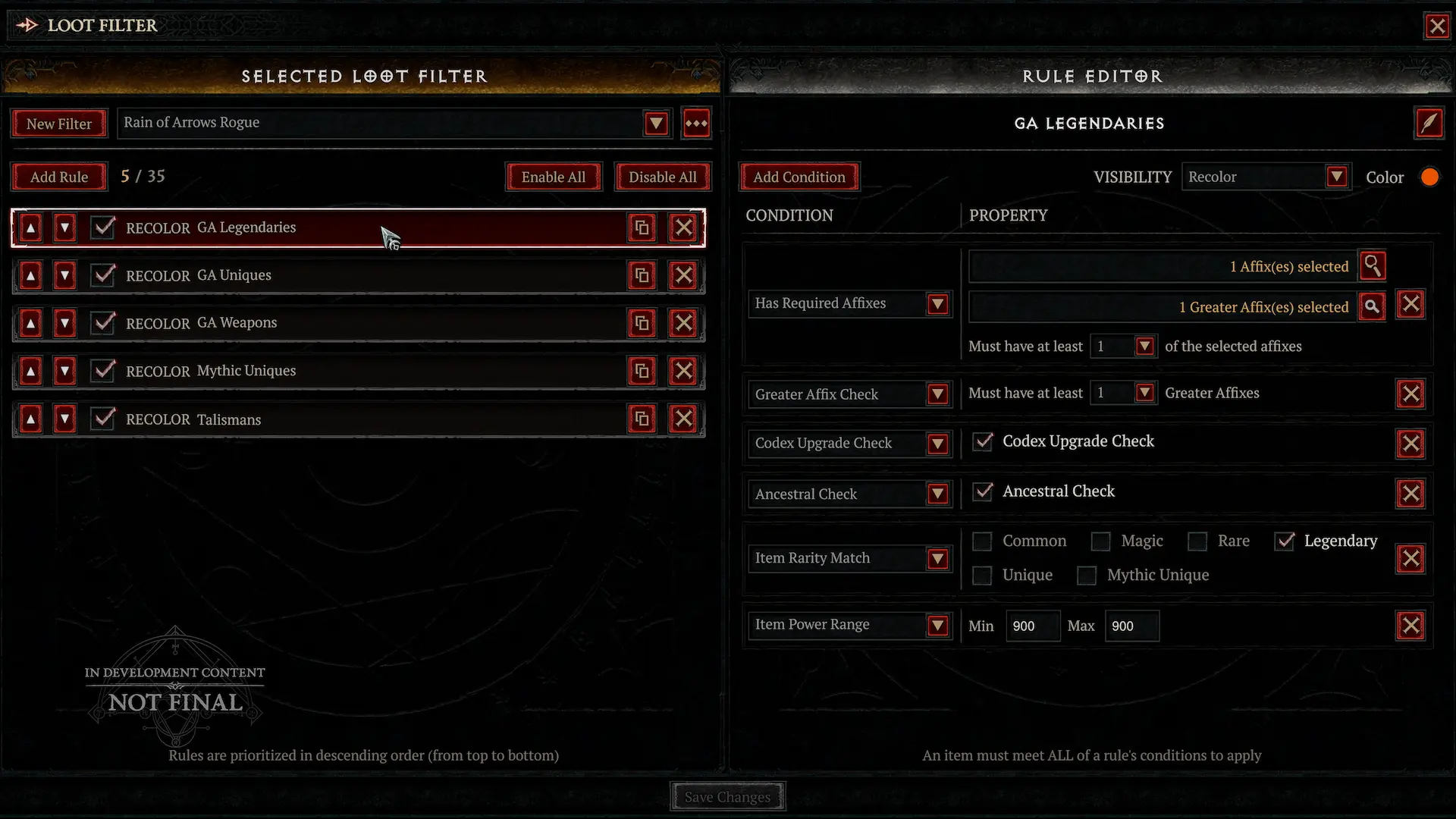Viewport: 1456px width, 819px height.
Task: Edit the GA Legendaries rule name
Action: (1429, 123)
